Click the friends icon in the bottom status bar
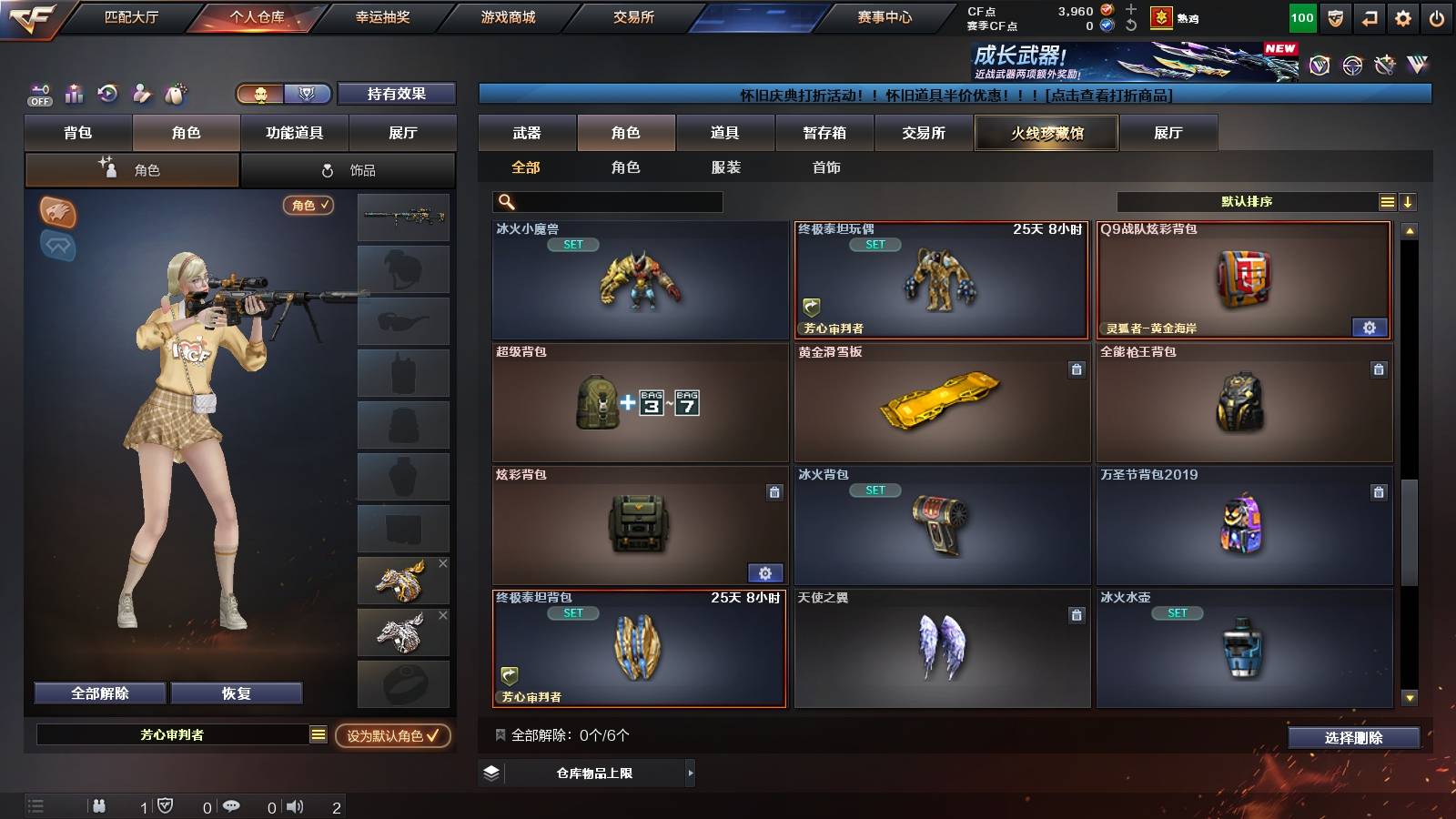The image size is (1456, 819). [x=98, y=804]
